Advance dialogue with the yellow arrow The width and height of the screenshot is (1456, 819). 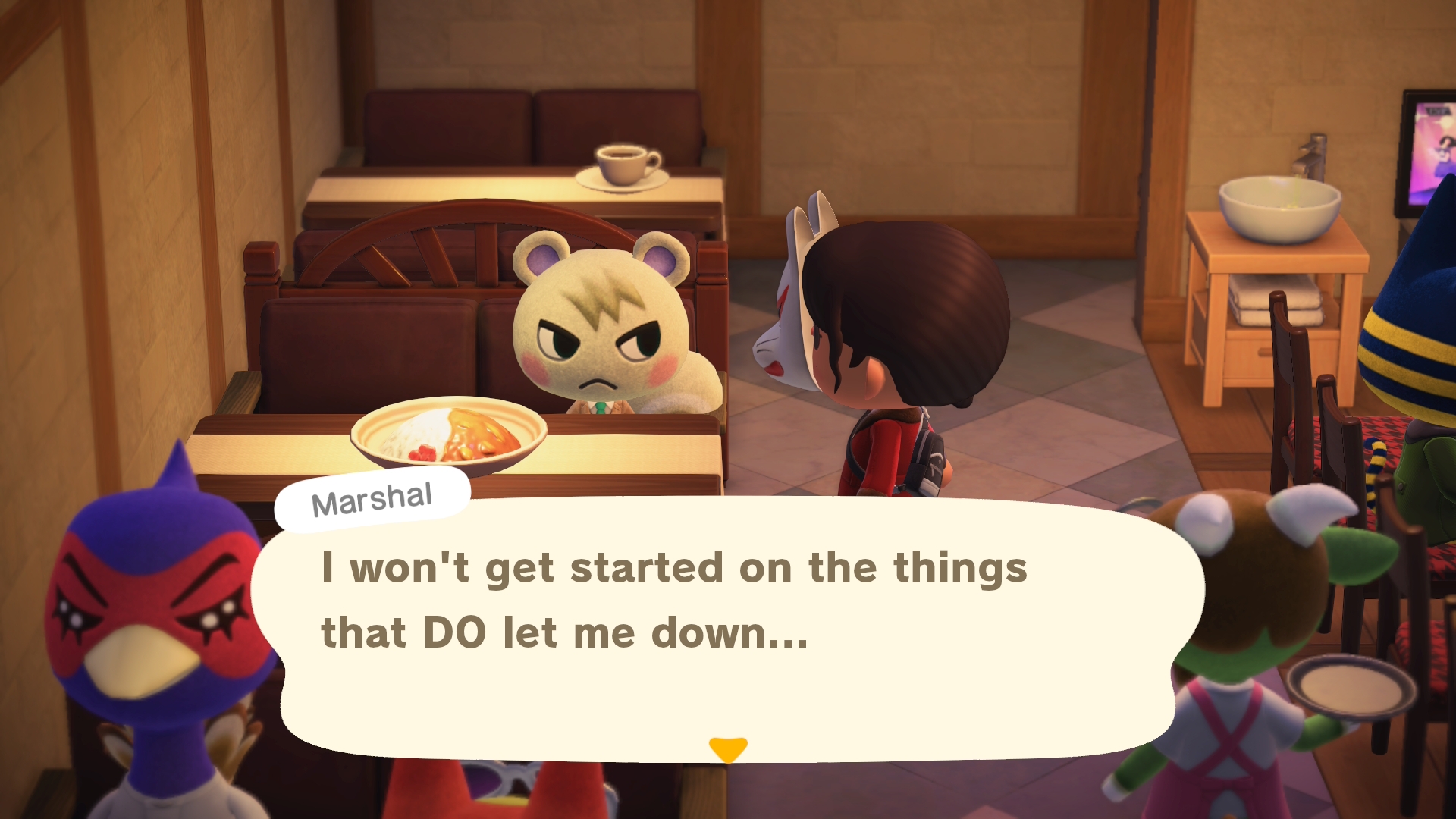click(728, 748)
